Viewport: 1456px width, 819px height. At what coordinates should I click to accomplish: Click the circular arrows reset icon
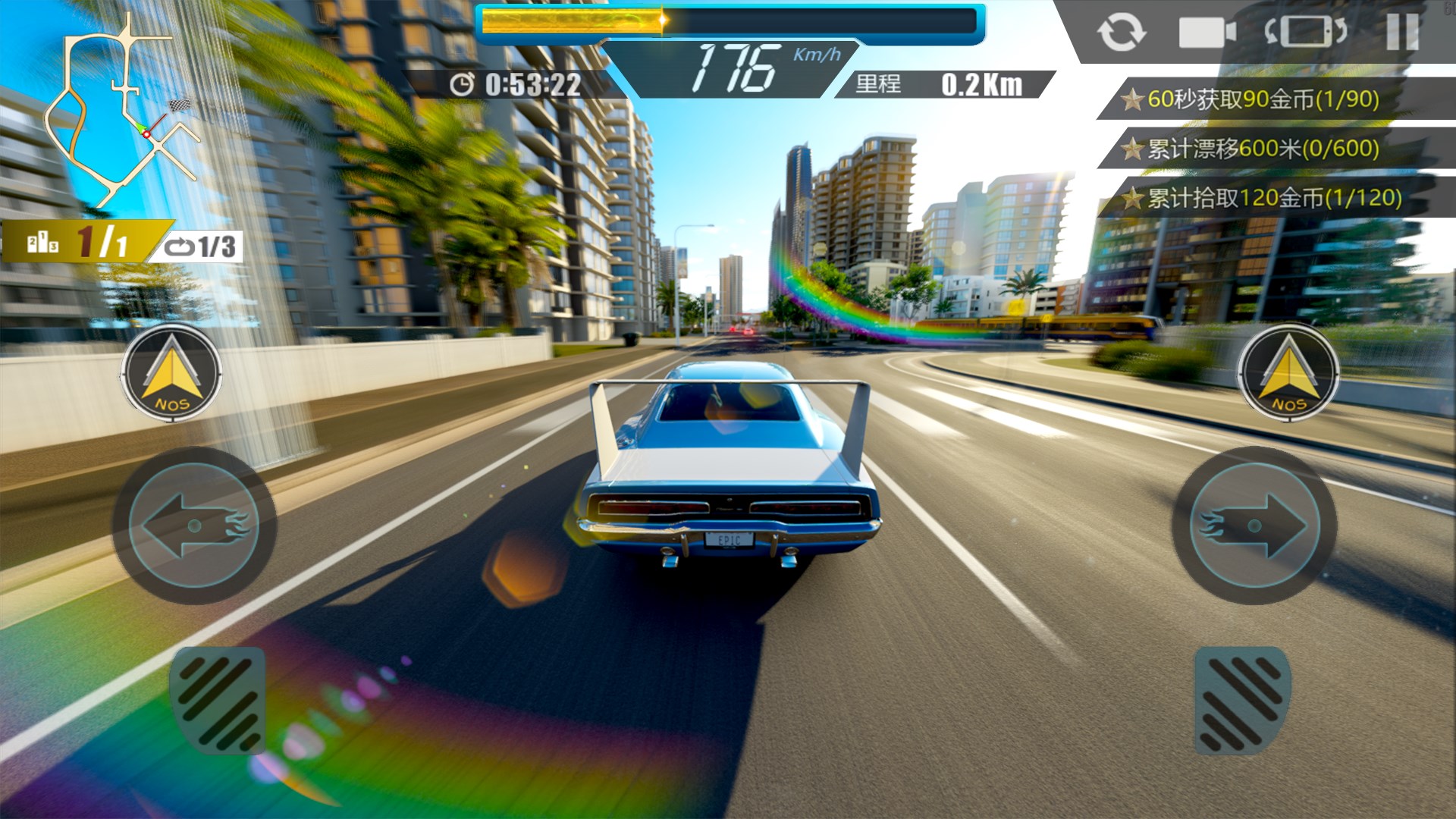(1121, 33)
